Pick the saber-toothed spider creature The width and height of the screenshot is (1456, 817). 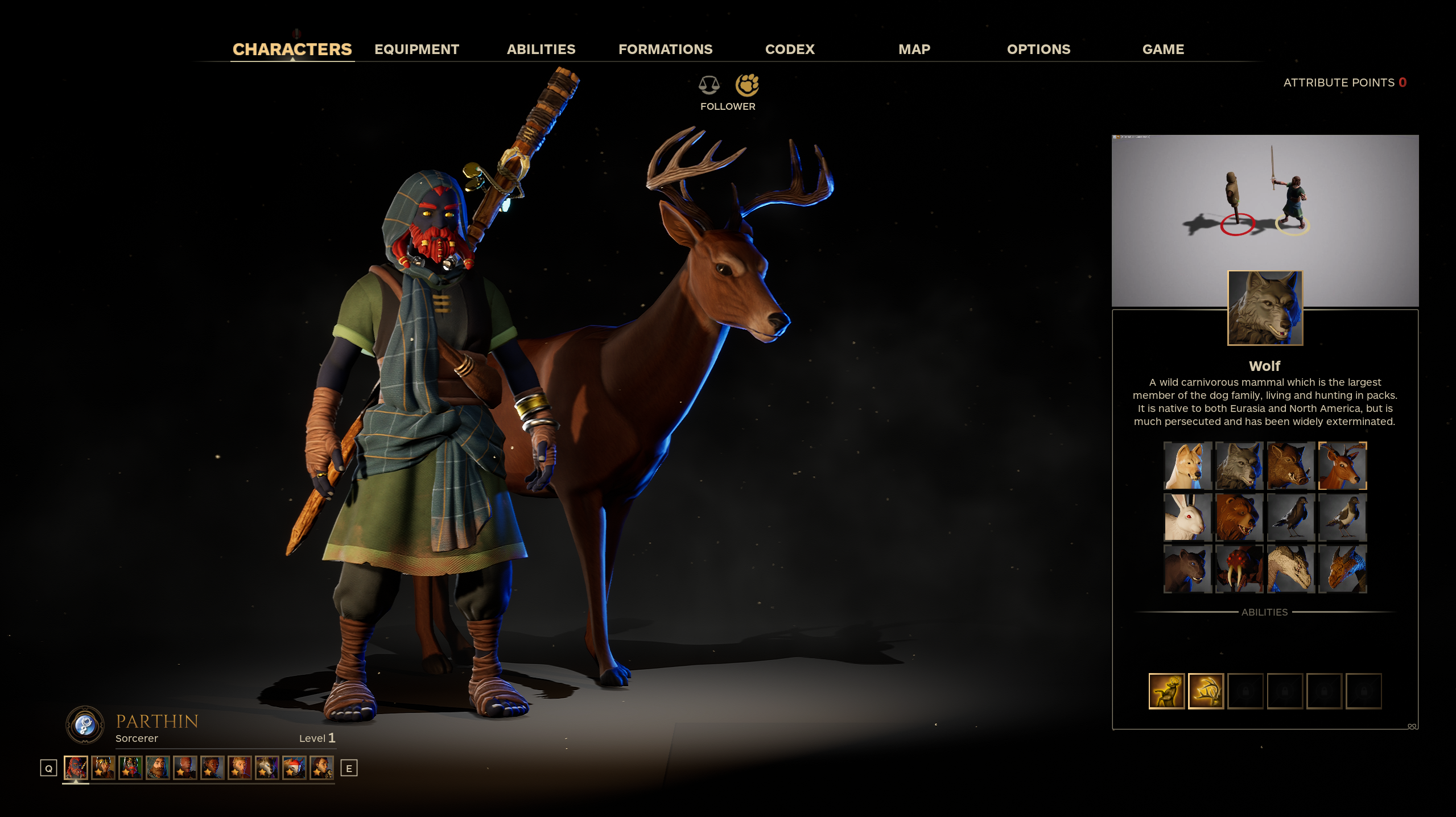(x=1240, y=568)
